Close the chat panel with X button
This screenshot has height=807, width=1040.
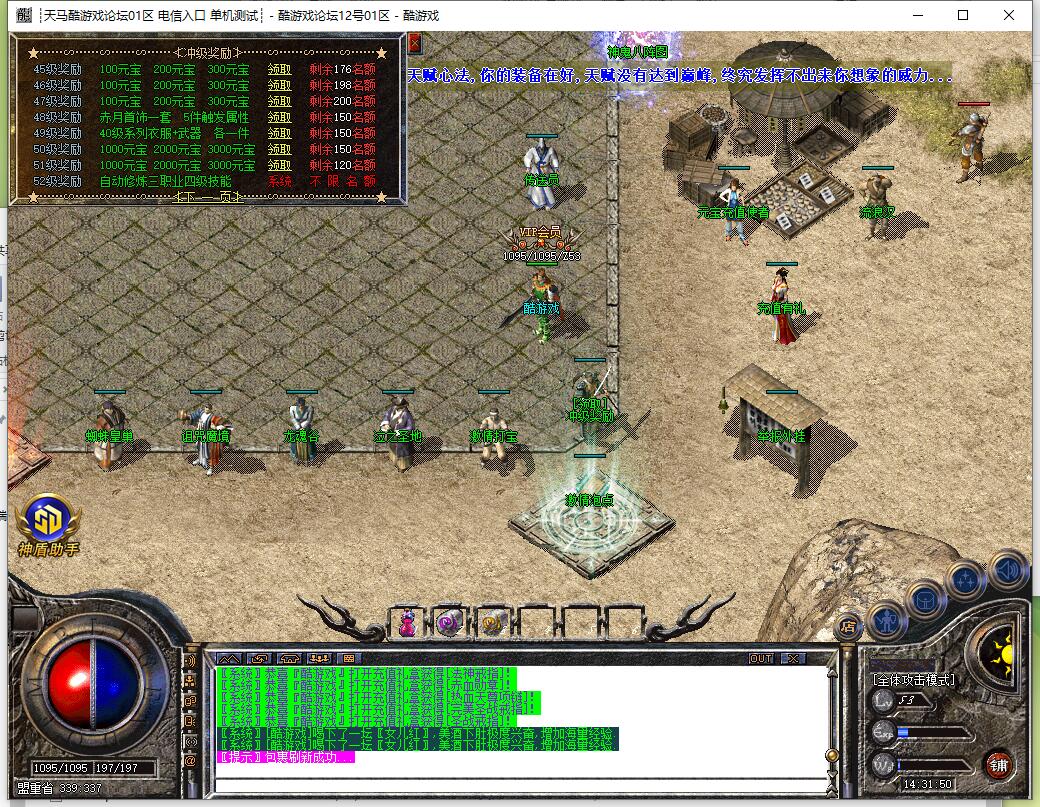coord(793,658)
